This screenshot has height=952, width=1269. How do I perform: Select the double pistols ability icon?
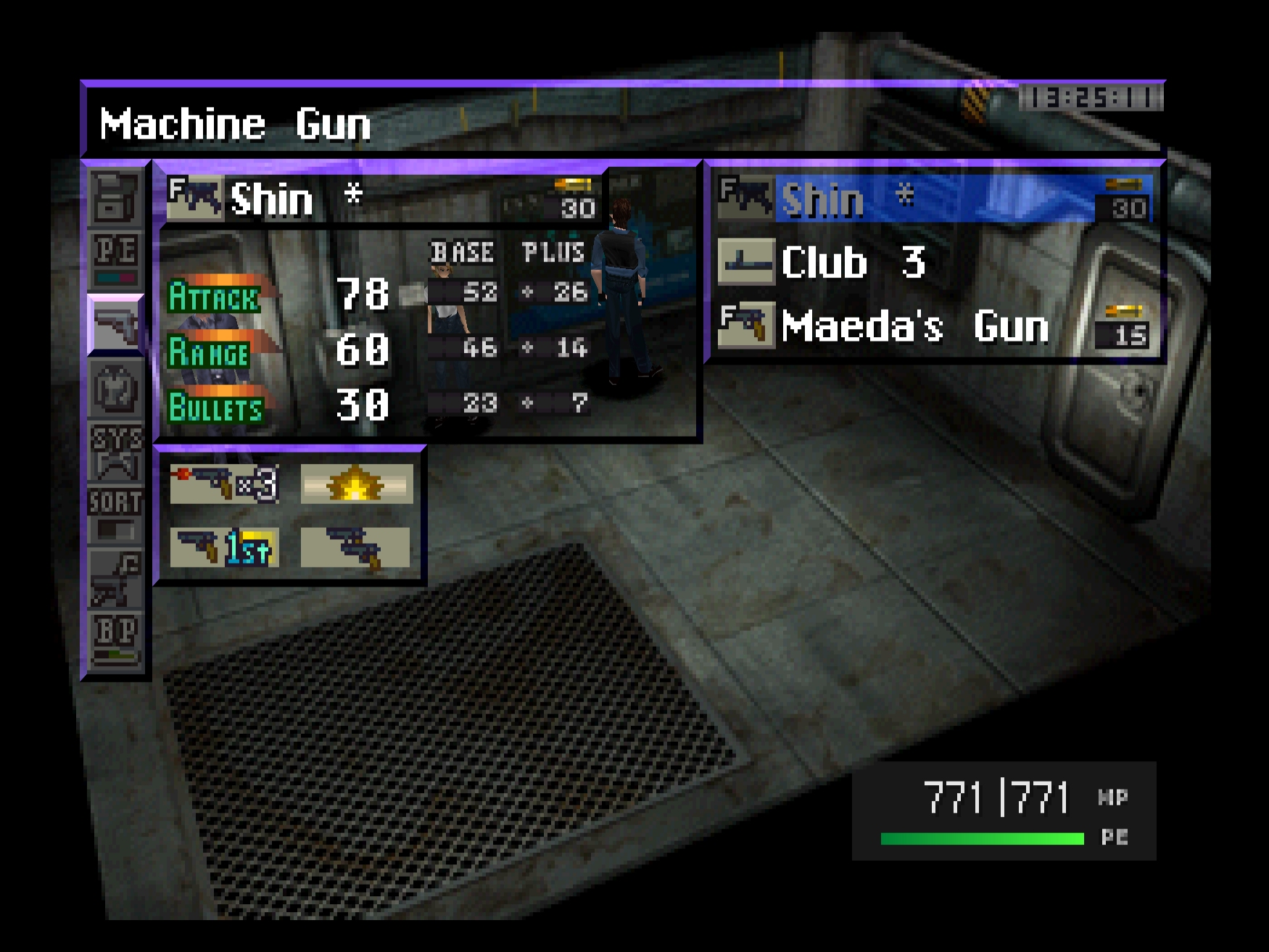coord(356,547)
